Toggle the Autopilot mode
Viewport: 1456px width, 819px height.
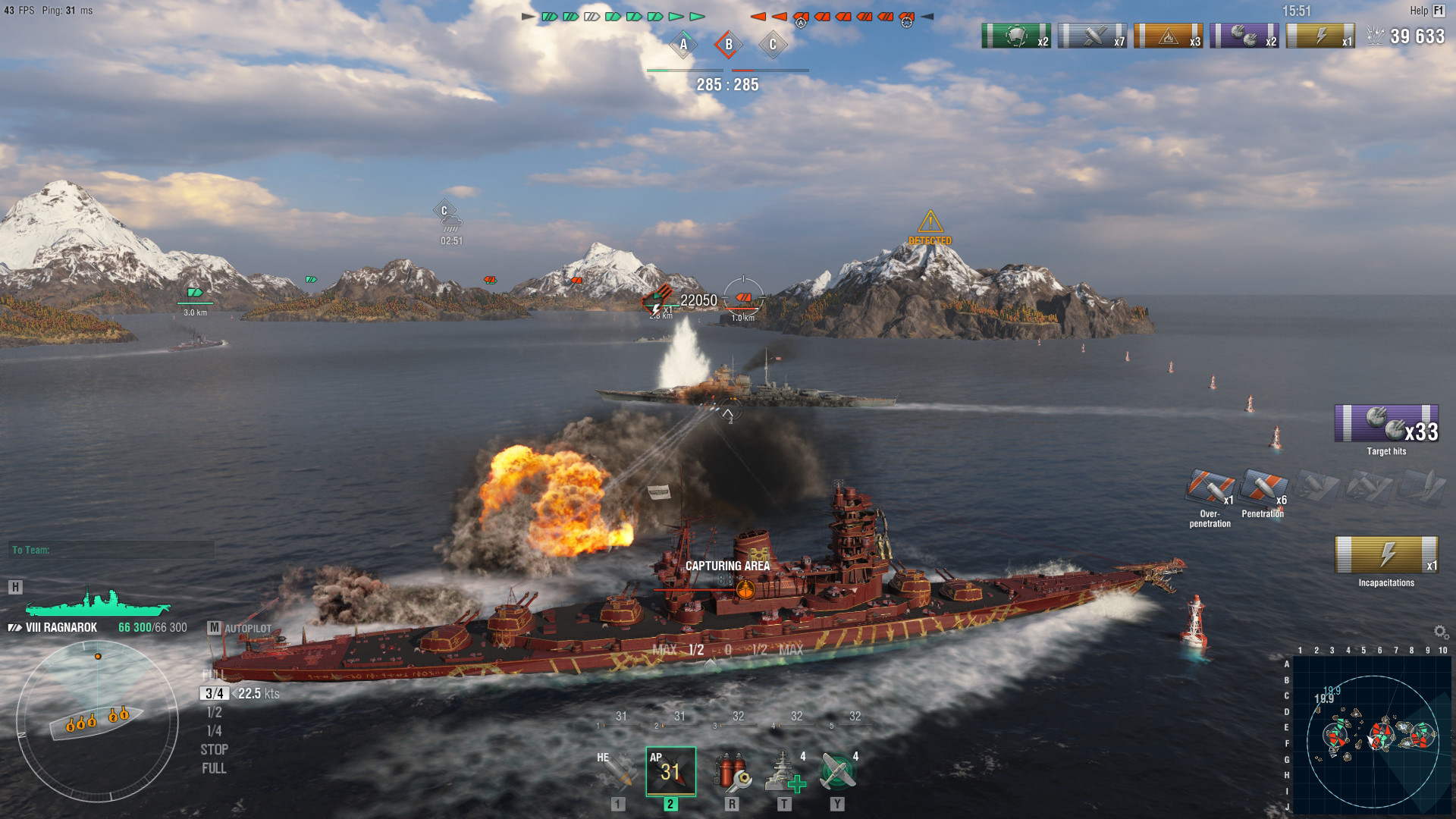click(x=215, y=628)
